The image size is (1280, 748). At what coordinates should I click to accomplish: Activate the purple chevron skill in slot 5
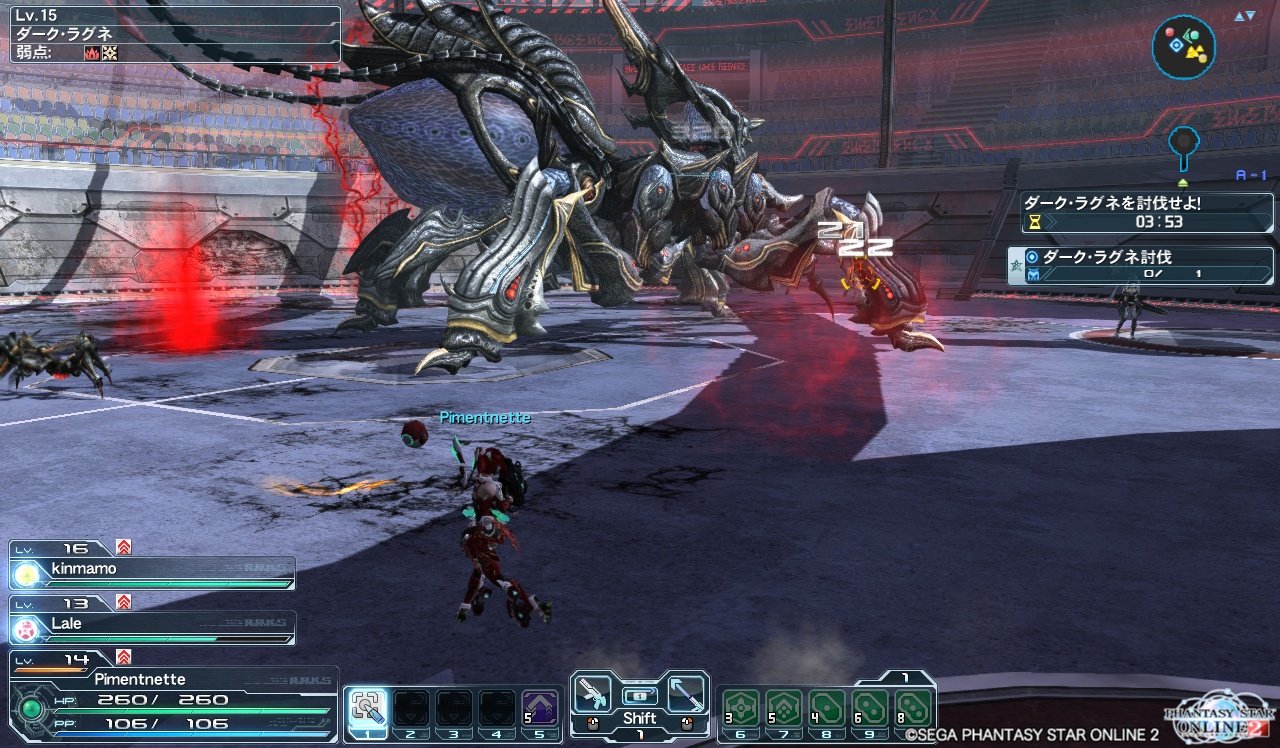540,709
